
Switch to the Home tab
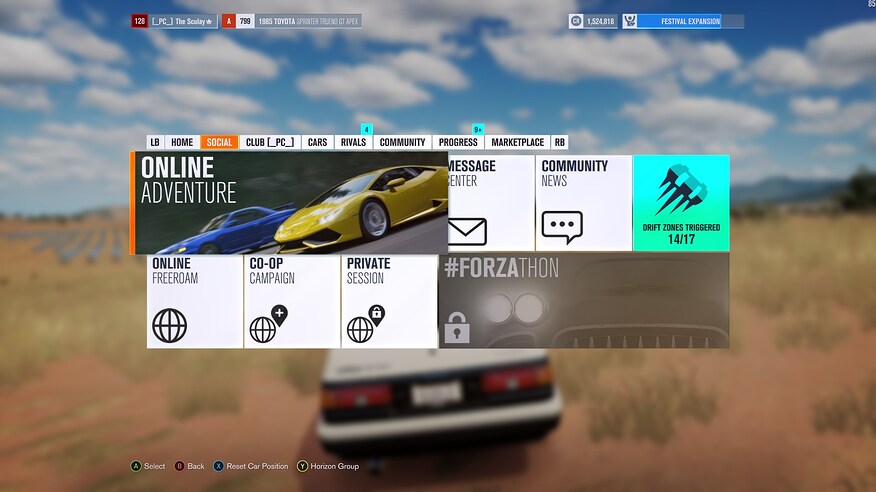click(182, 142)
